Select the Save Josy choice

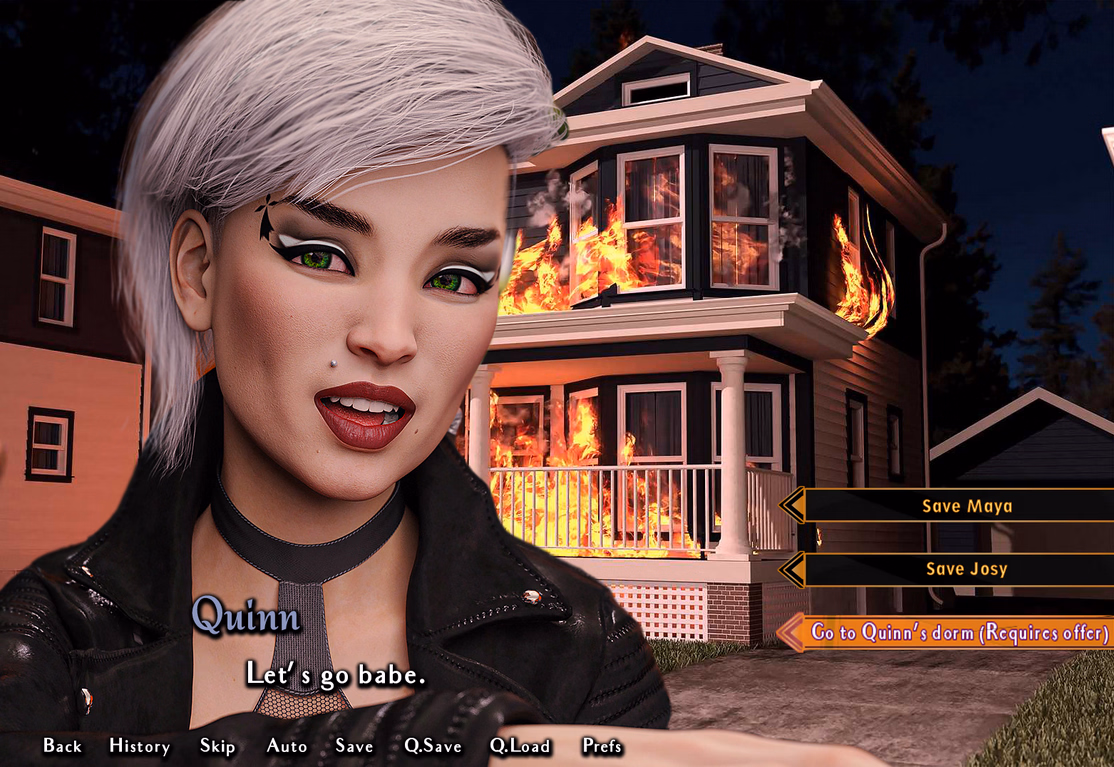click(966, 569)
